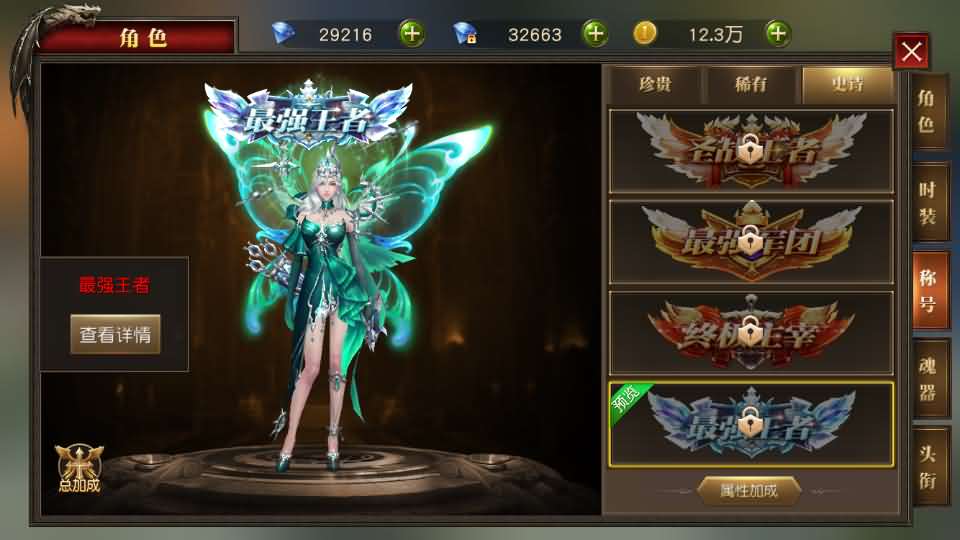Go to the 头衔 rank side tab
The width and height of the screenshot is (960, 540).
[927, 465]
